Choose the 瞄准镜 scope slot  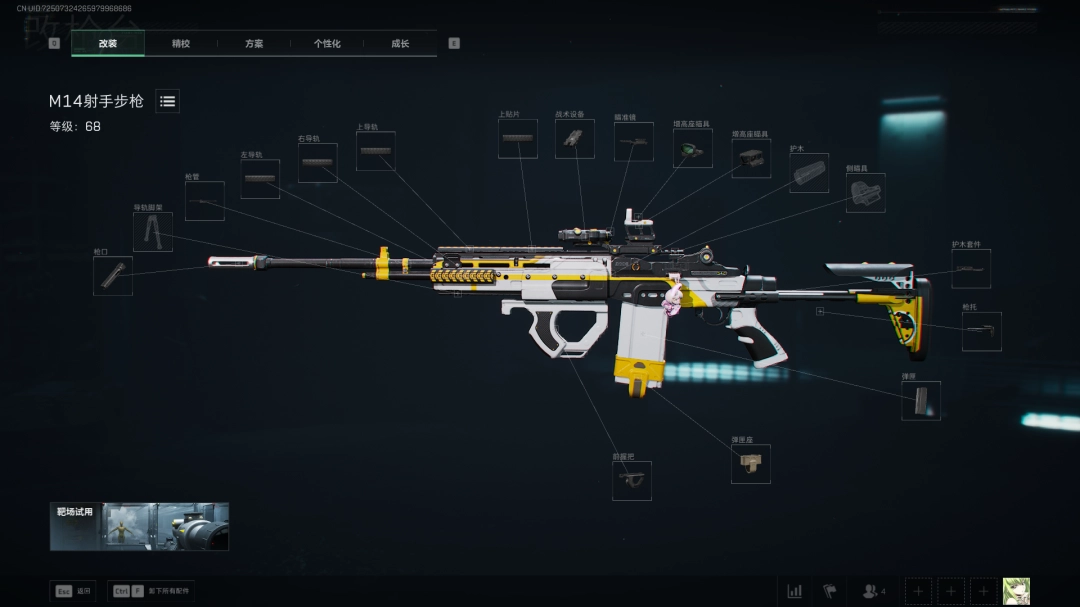click(633, 142)
